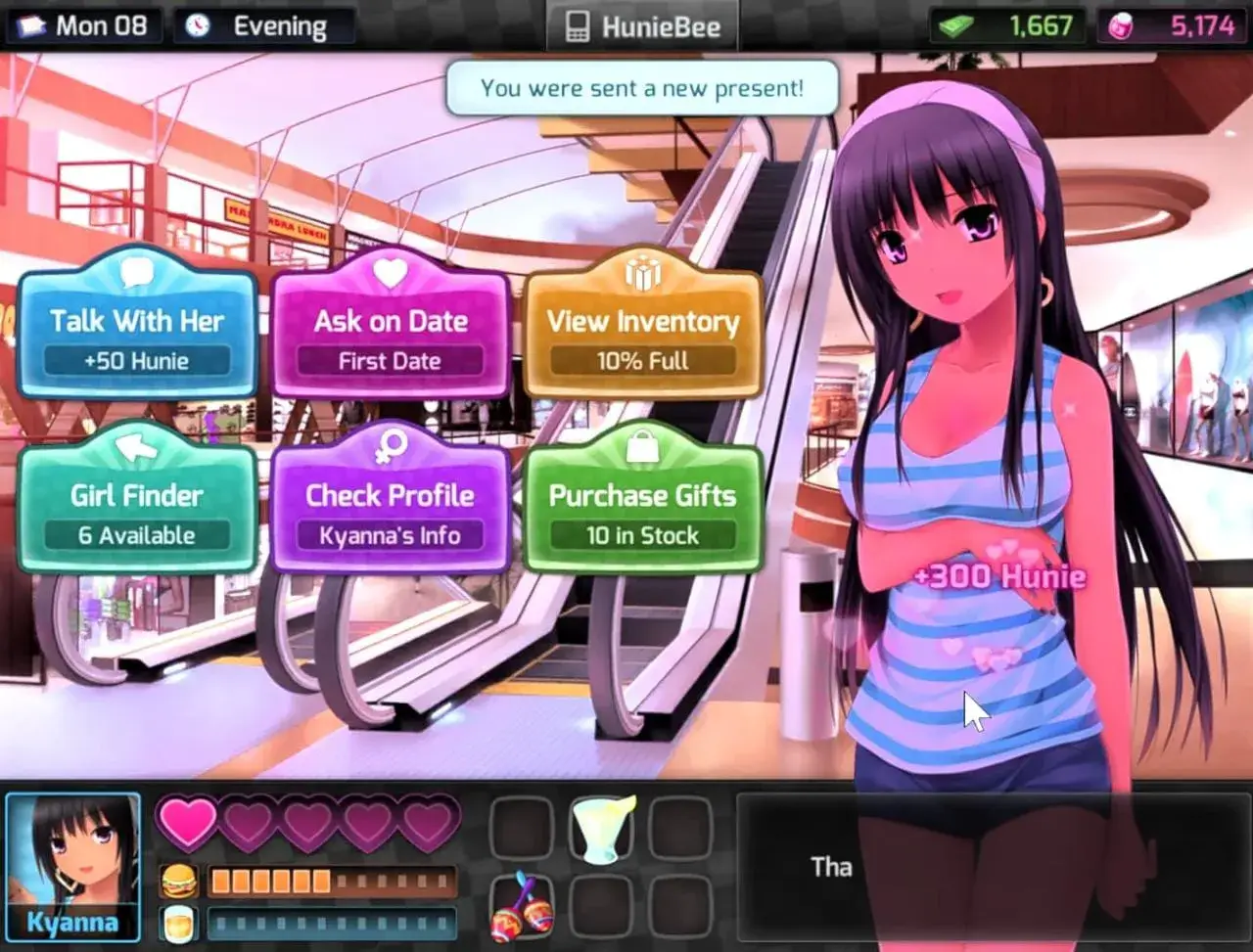This screenshot has height=952, width=1253.
Task: Click the calendar icon next to Mon 08
Action: (28, 25)
